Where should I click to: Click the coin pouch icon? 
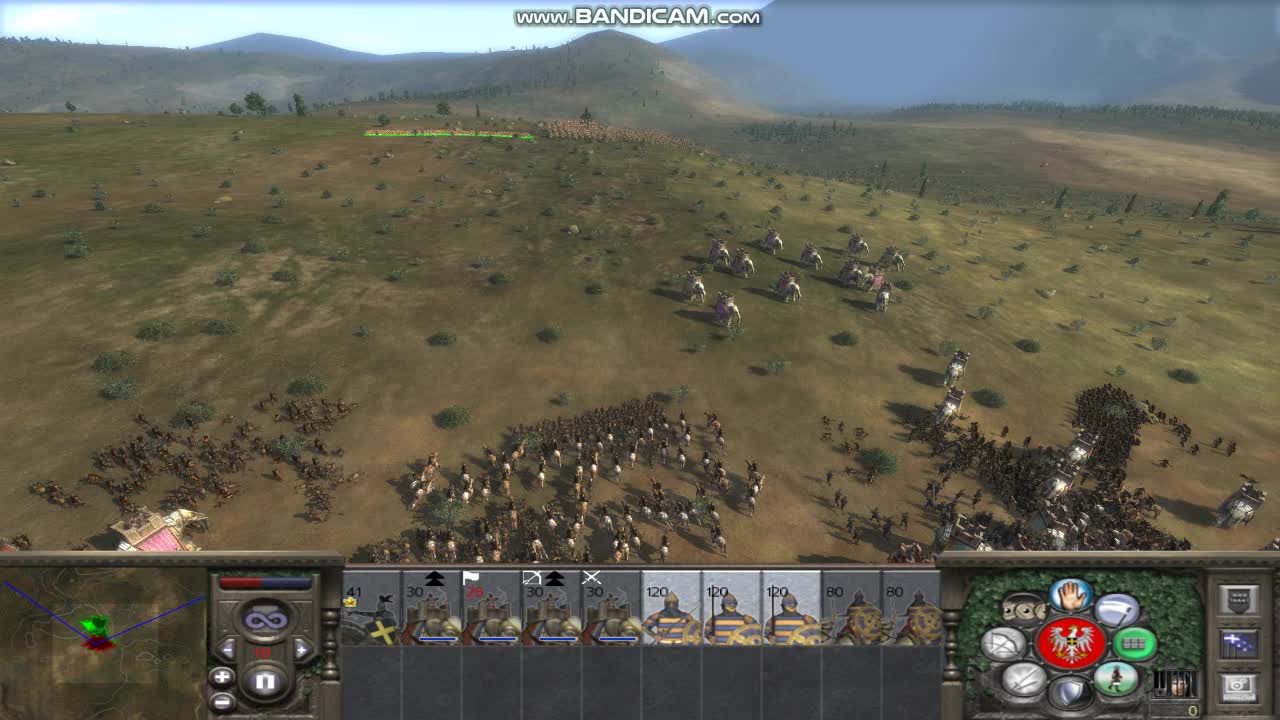(x=1023, y=609)
